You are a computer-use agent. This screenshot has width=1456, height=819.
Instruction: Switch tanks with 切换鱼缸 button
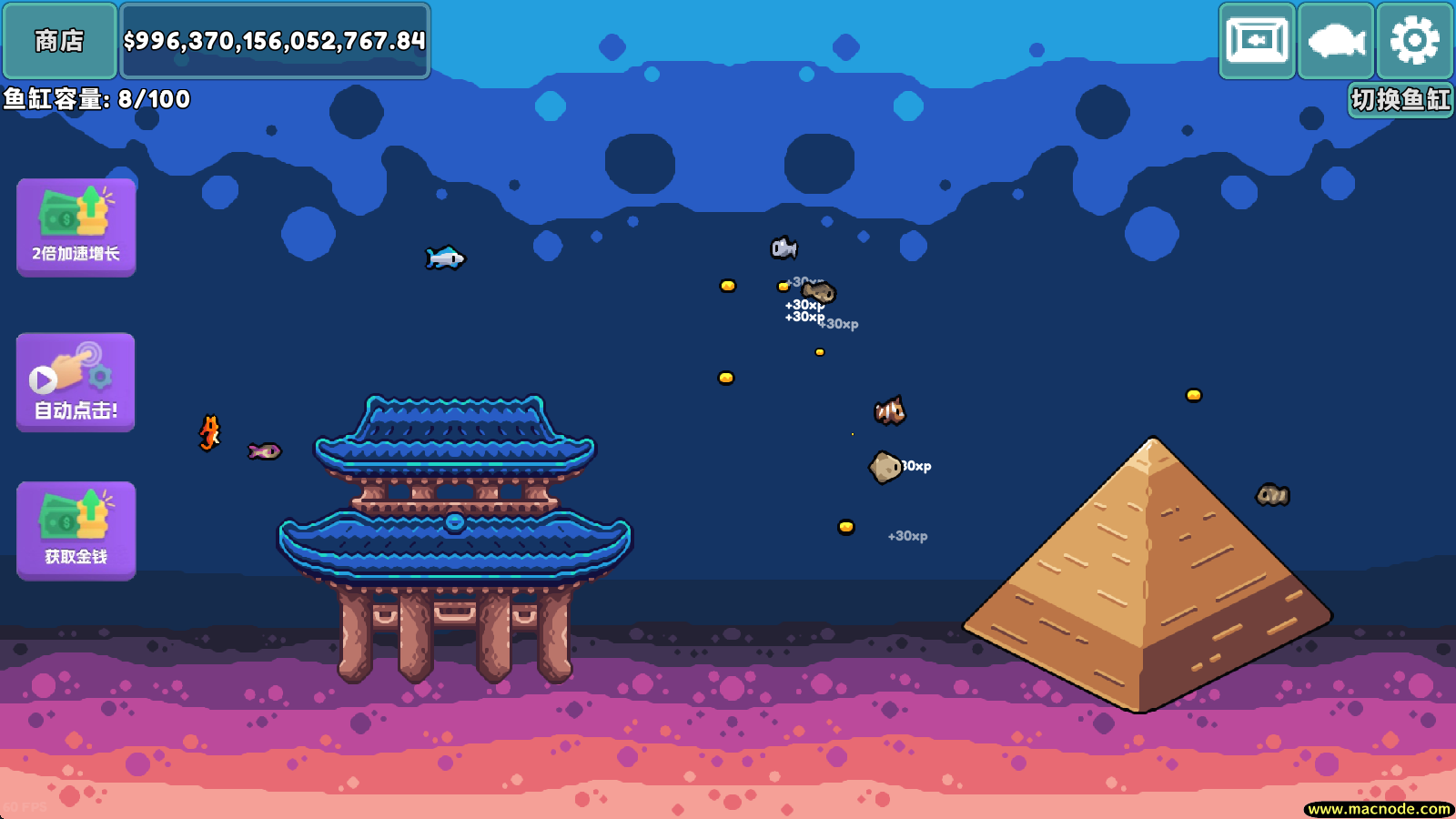click(1400, 99)
